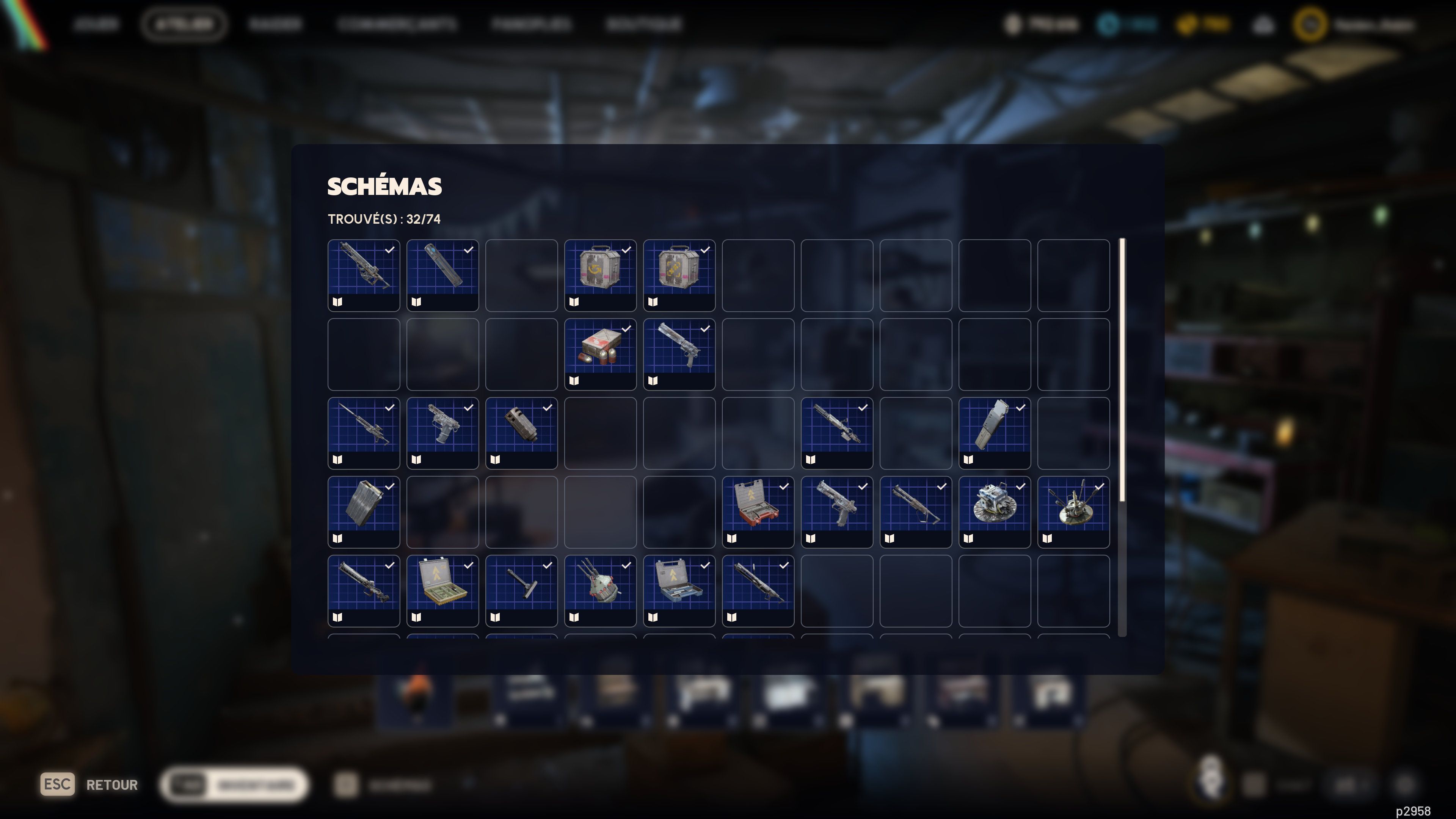The height and width of the screenshot is (819, 1456).
Task: Open the yellow briefcase schematic
Action: (442, 592)
